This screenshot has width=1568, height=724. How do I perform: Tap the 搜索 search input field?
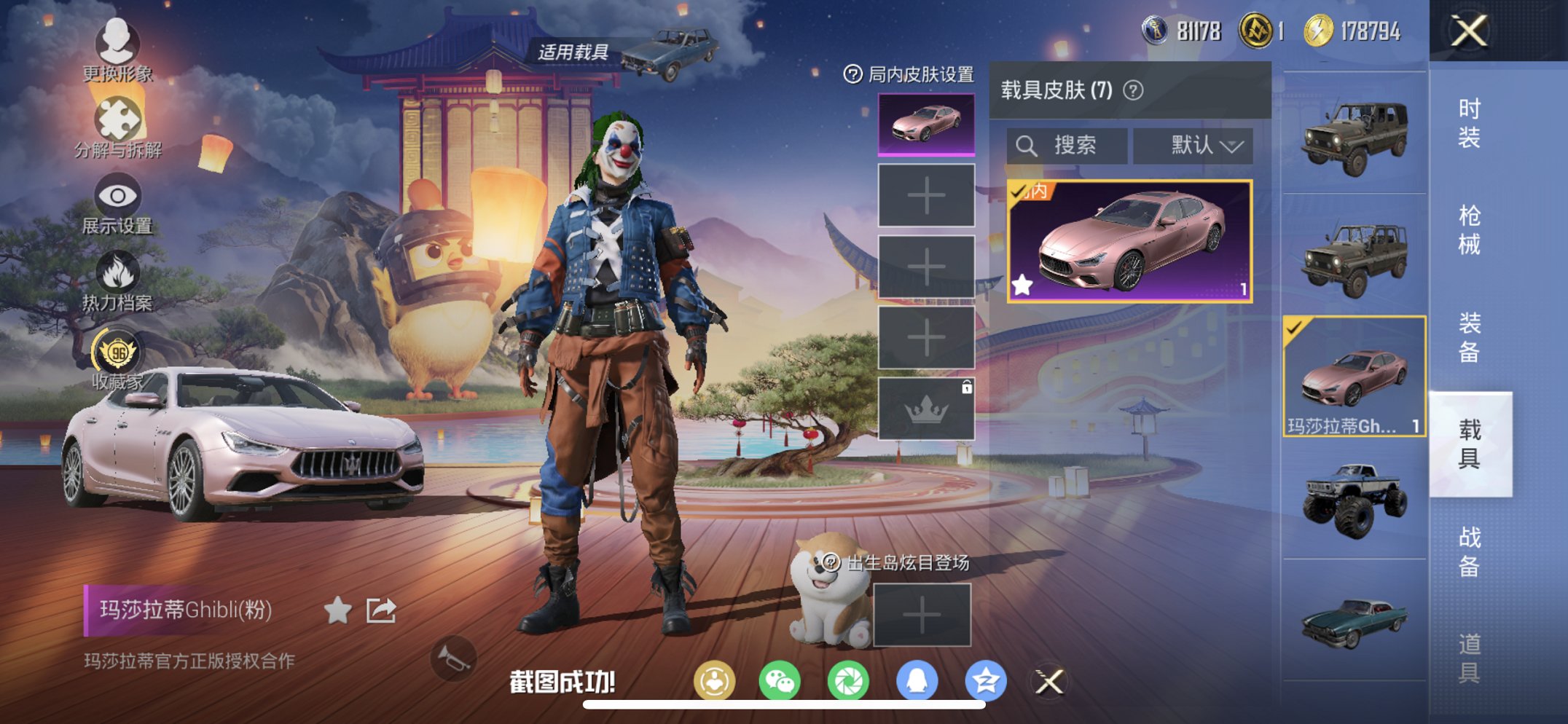[1067, 145]
